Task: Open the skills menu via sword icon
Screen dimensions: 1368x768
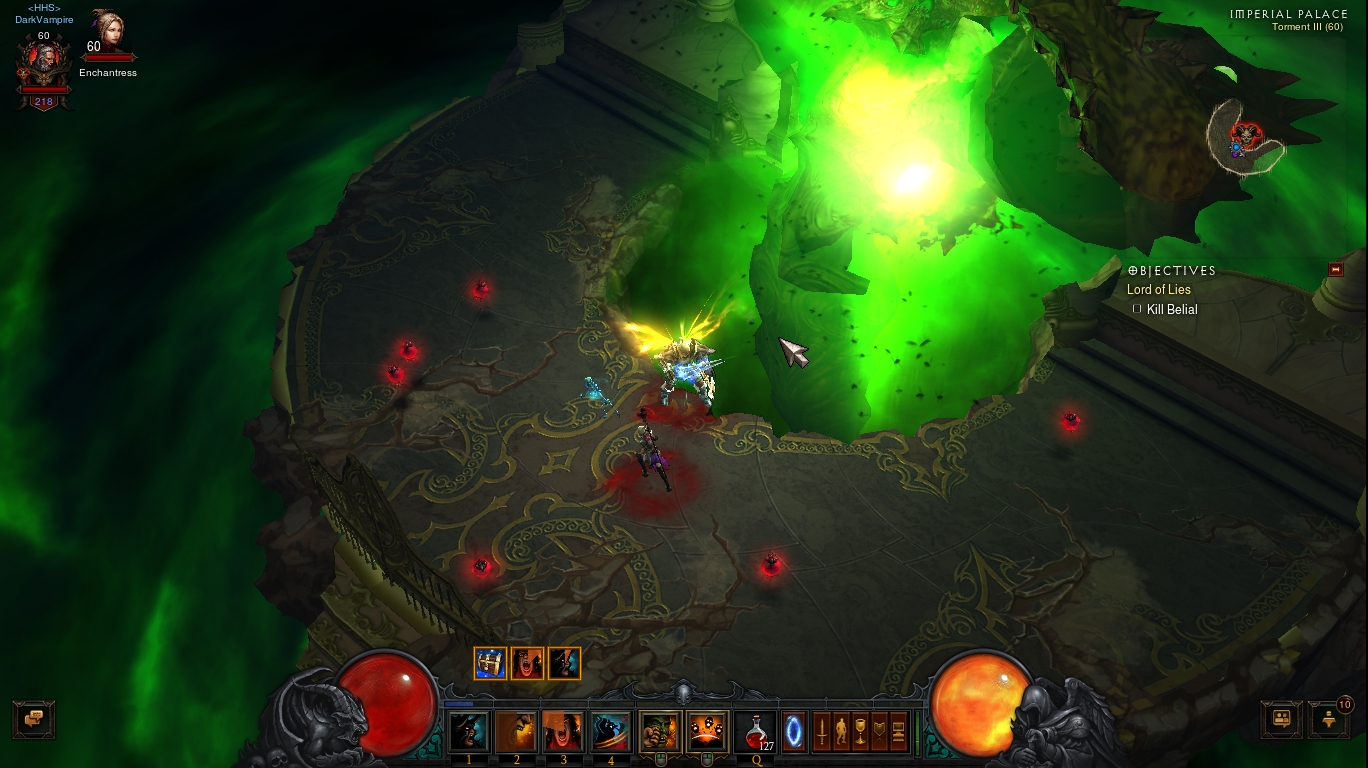Action: [x=821, y=731]
